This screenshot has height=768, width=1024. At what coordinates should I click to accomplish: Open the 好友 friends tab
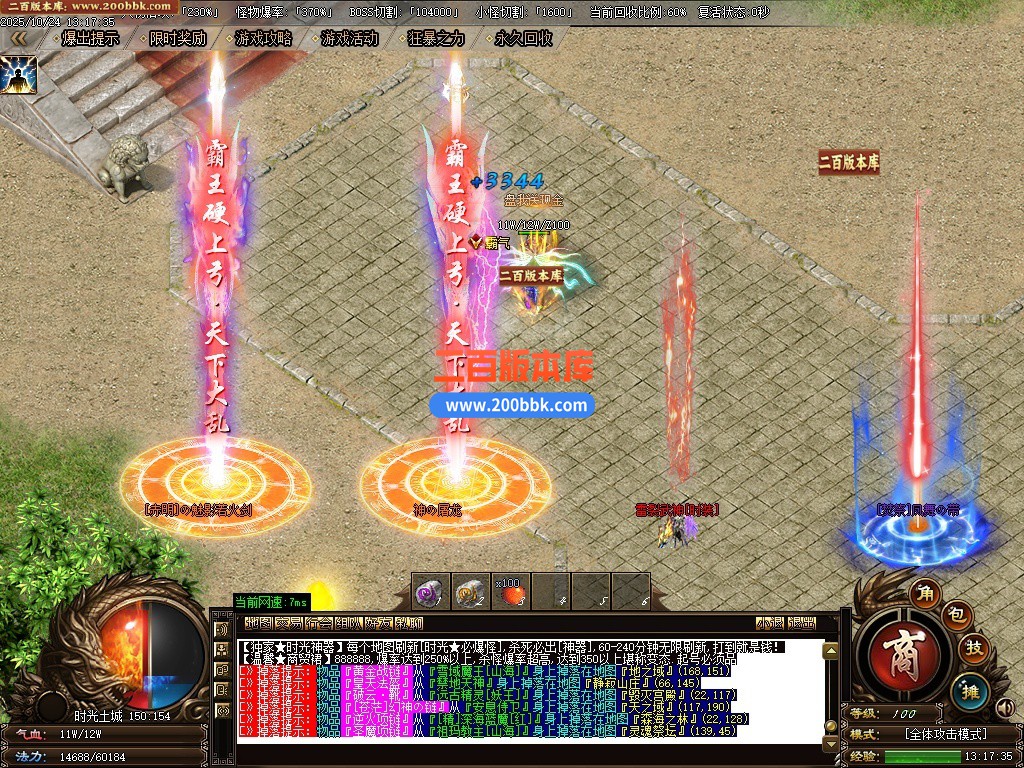point(378,623)
